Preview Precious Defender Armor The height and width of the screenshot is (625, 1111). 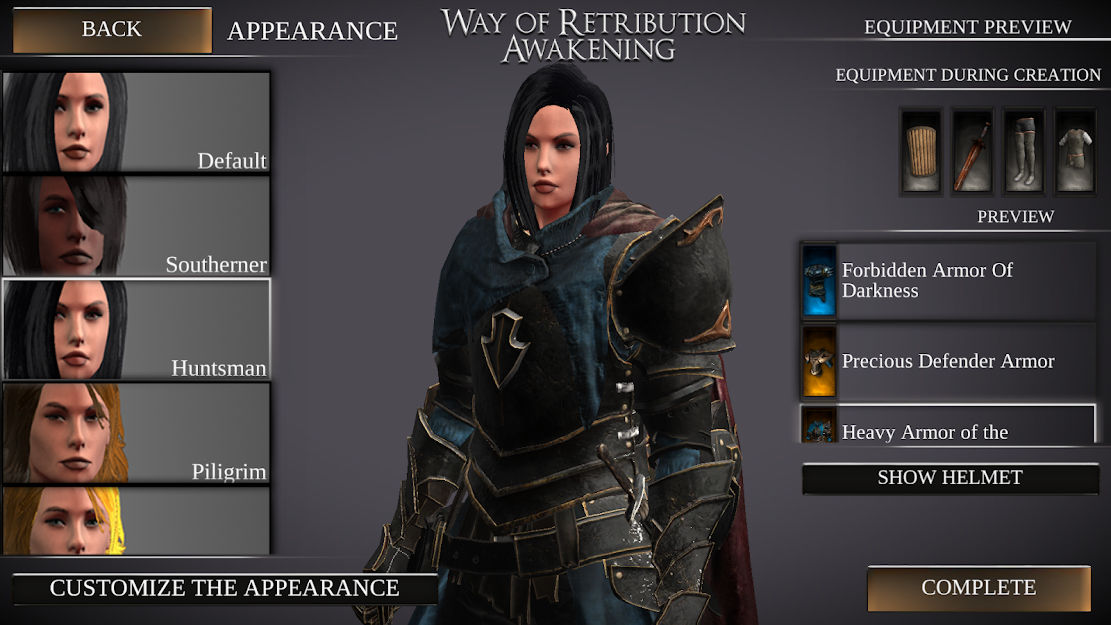(948, 361)
